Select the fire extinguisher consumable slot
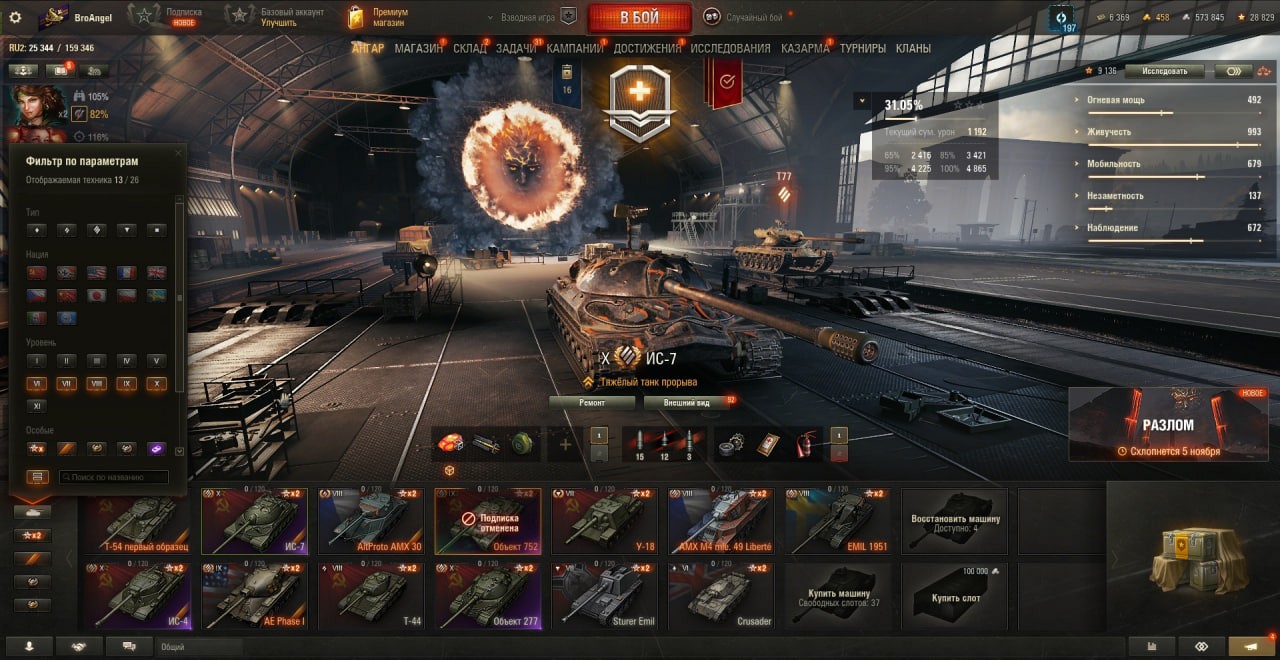Screen dimensions: 1280x660 tap(805, 443)
